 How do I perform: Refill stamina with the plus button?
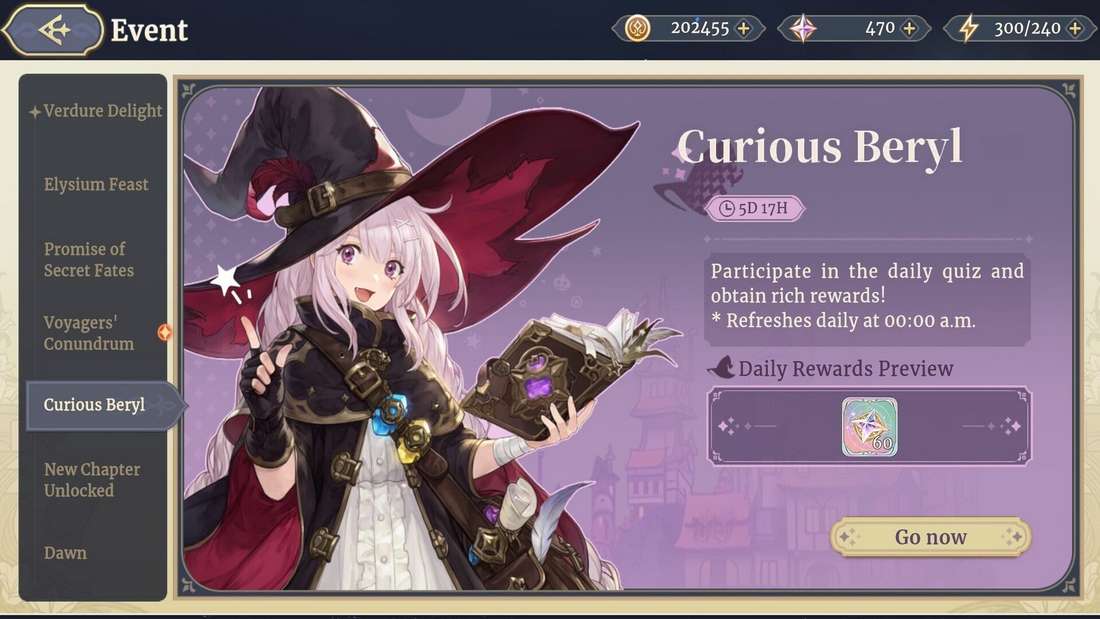click(x=1075, y=29)
